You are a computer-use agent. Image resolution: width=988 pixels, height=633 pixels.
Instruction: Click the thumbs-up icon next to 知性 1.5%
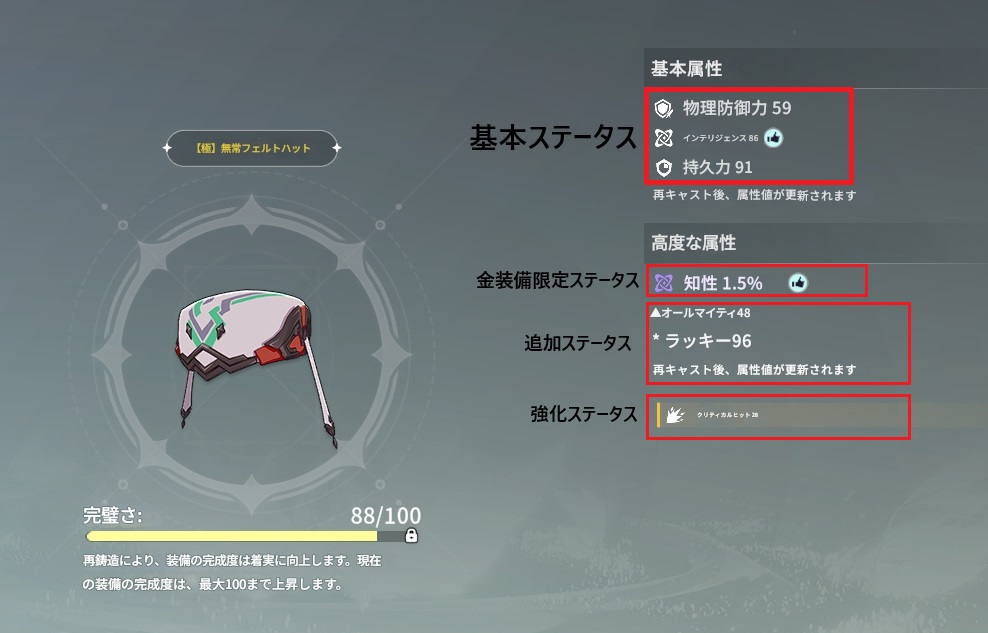pos(797,283)
